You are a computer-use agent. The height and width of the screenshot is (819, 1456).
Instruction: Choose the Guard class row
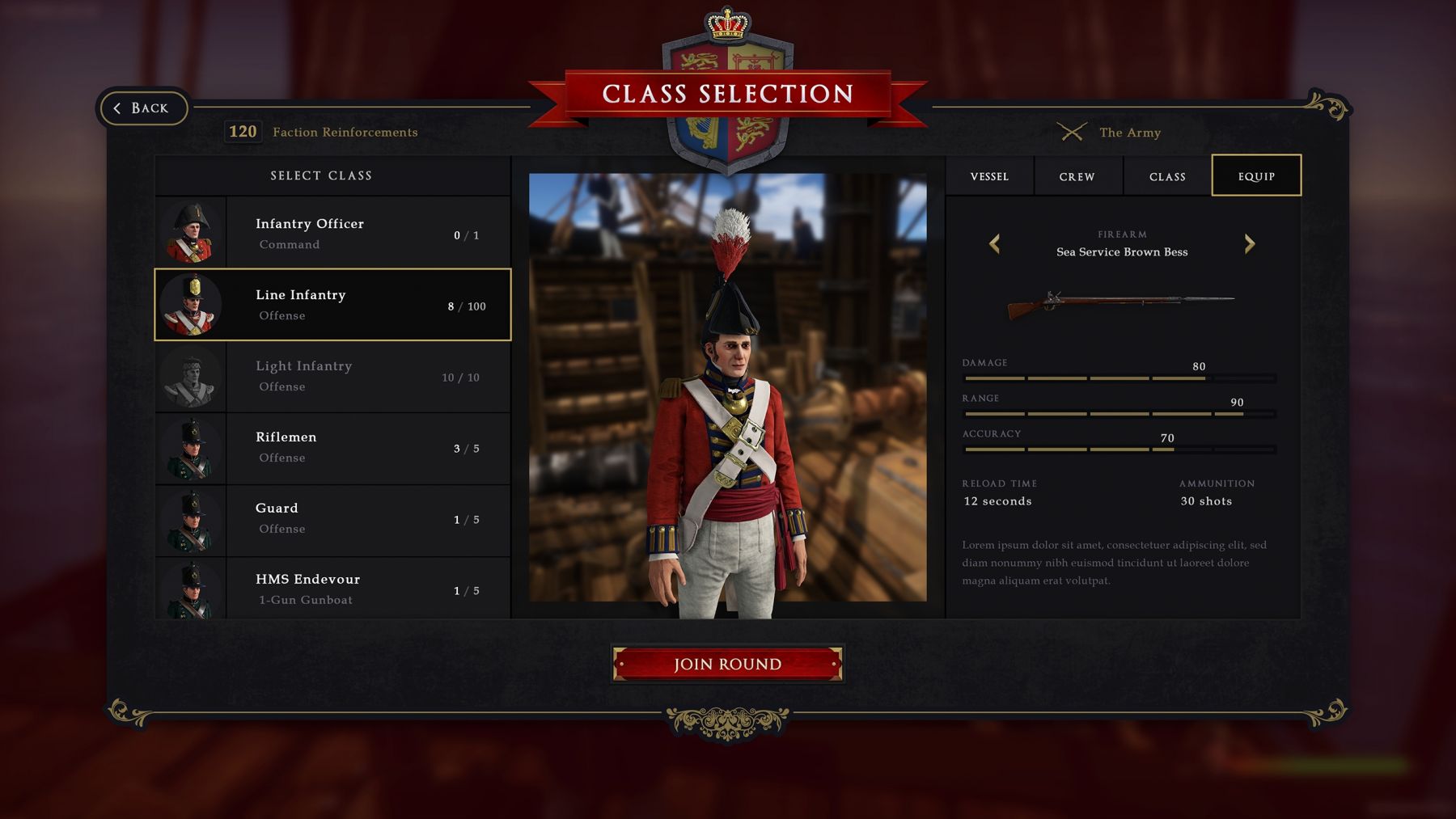(332, 519)
